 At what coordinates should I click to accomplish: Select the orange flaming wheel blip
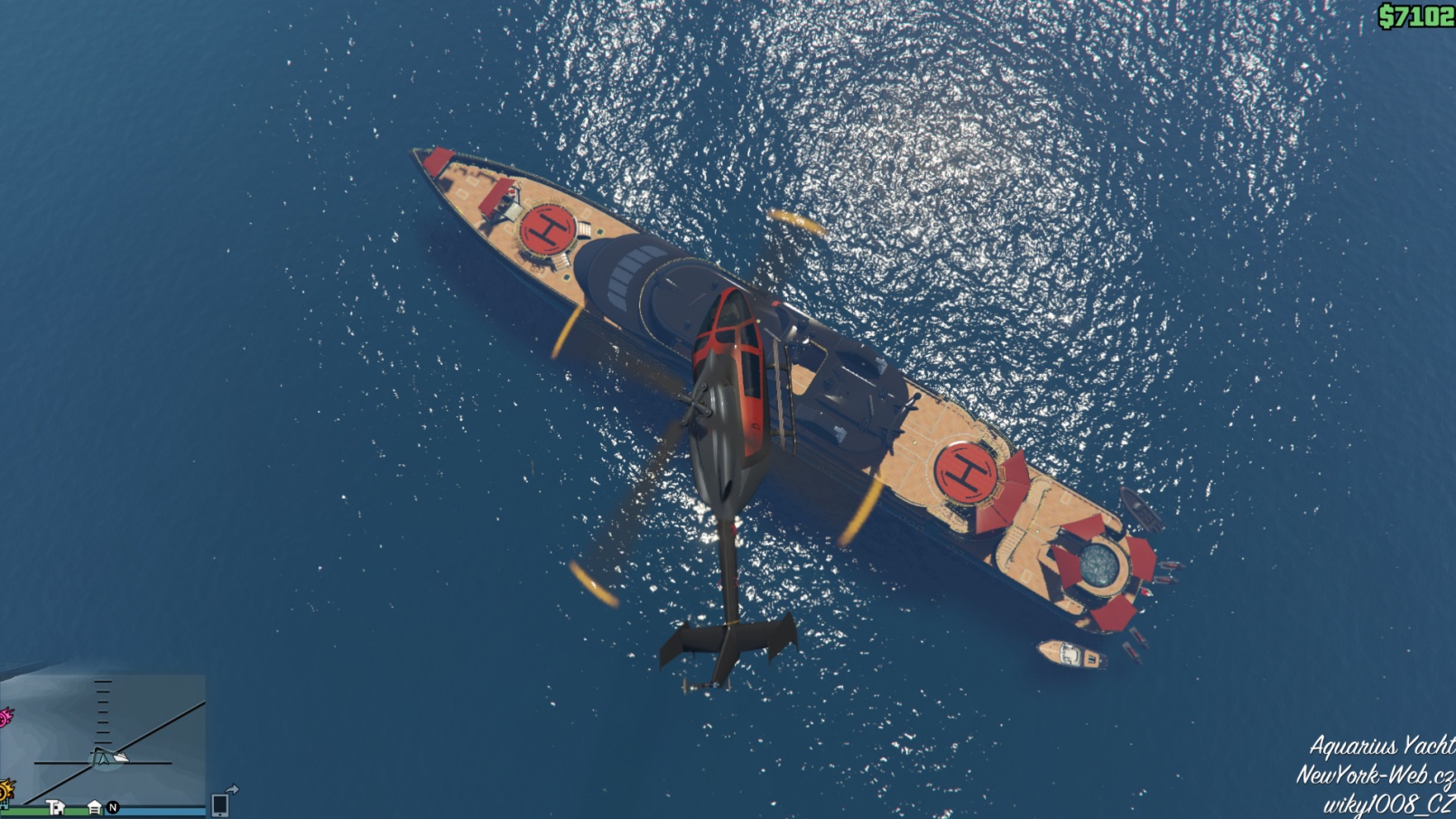tap(5, 791)
